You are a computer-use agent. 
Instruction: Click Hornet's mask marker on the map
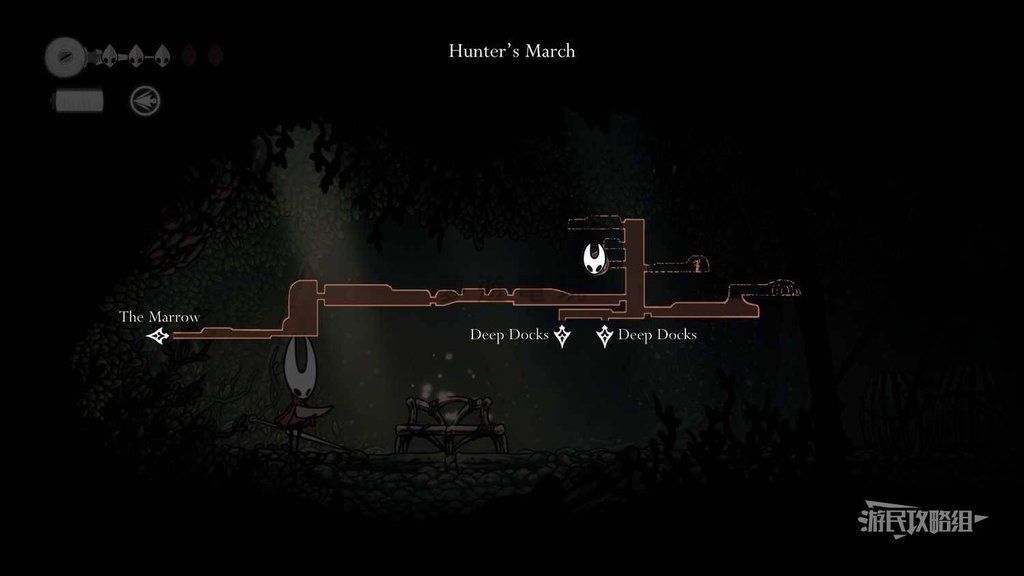(x=597, y=259)
